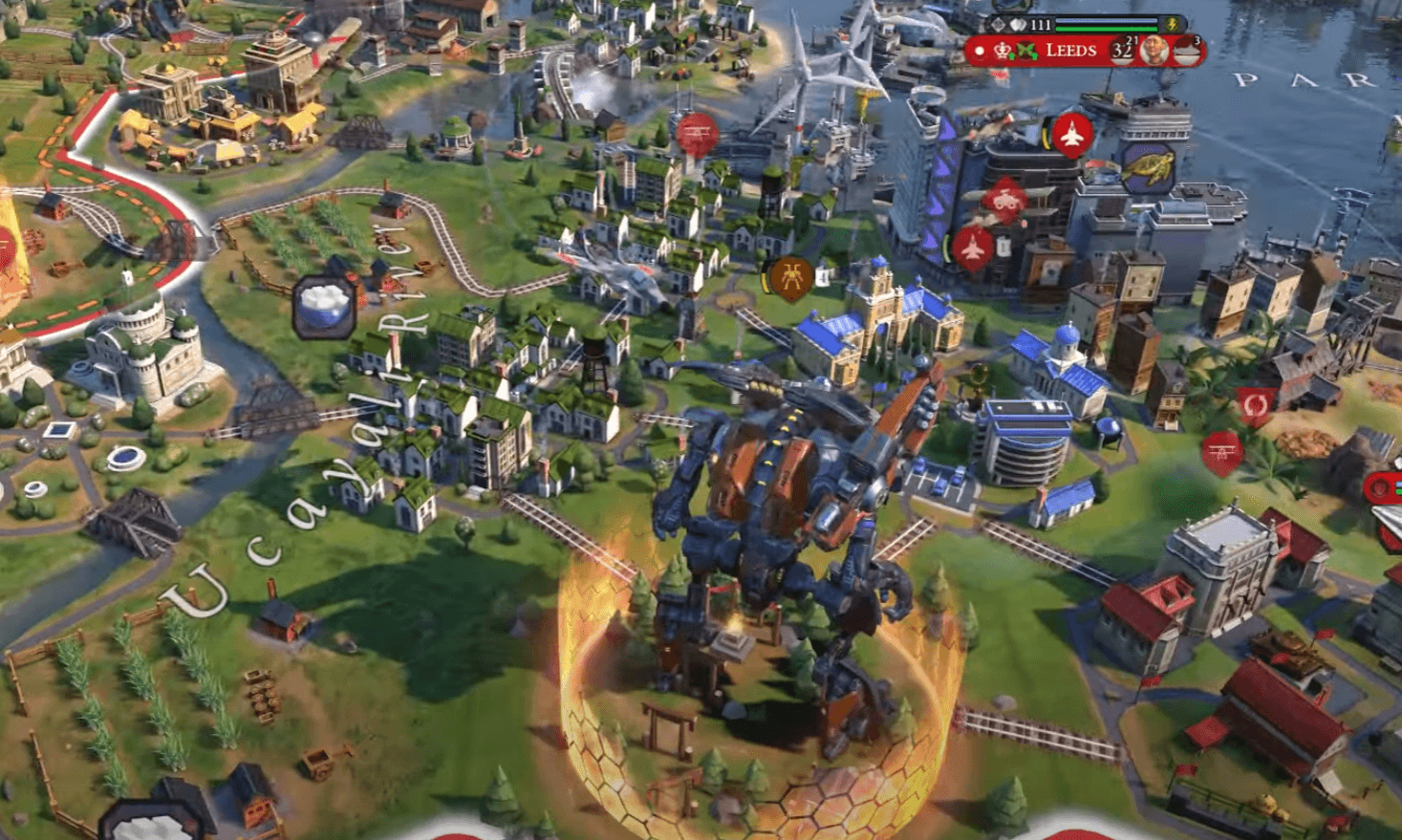Open the Leeds city panel by clicking its name
1402x840 pixels.
pos(1070,51)
